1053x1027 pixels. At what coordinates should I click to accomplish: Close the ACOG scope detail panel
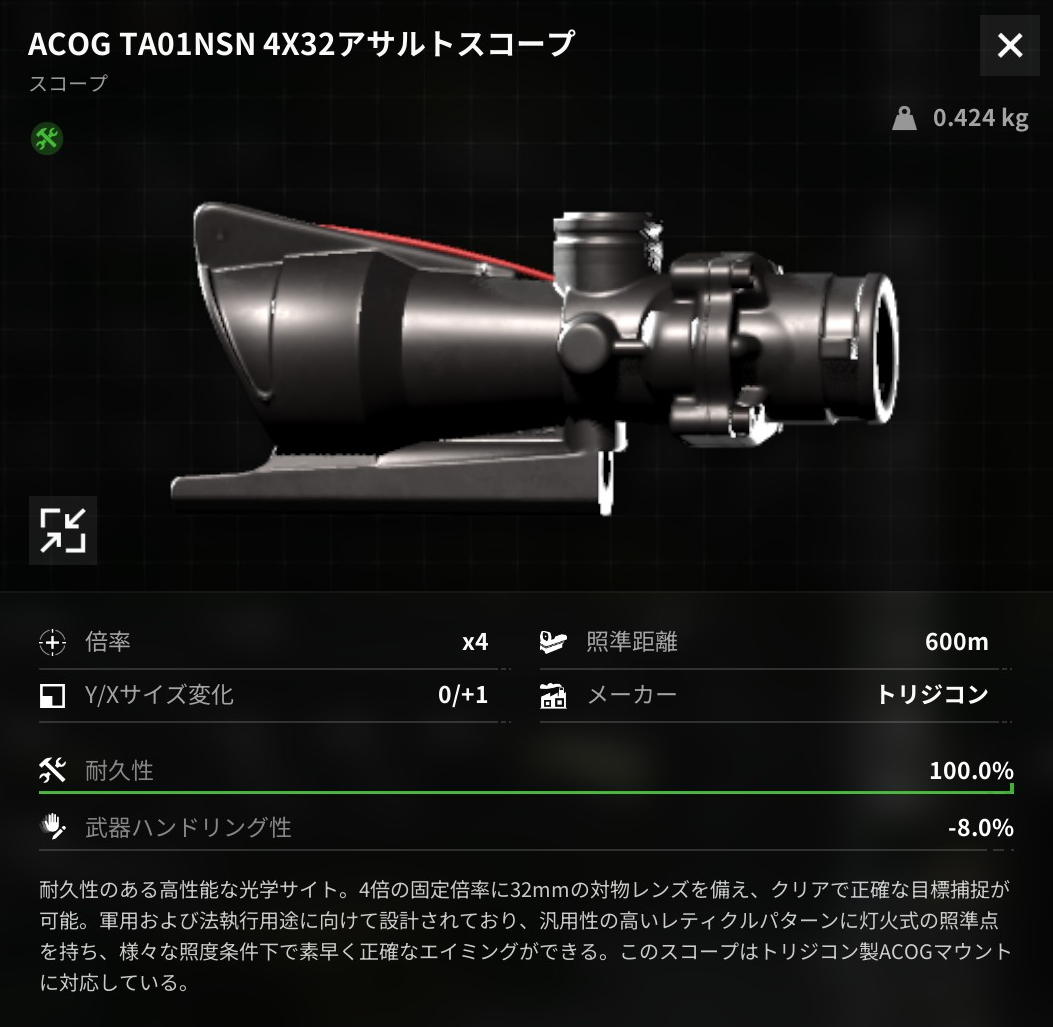pyautogui.click(x=1010, y=46)
